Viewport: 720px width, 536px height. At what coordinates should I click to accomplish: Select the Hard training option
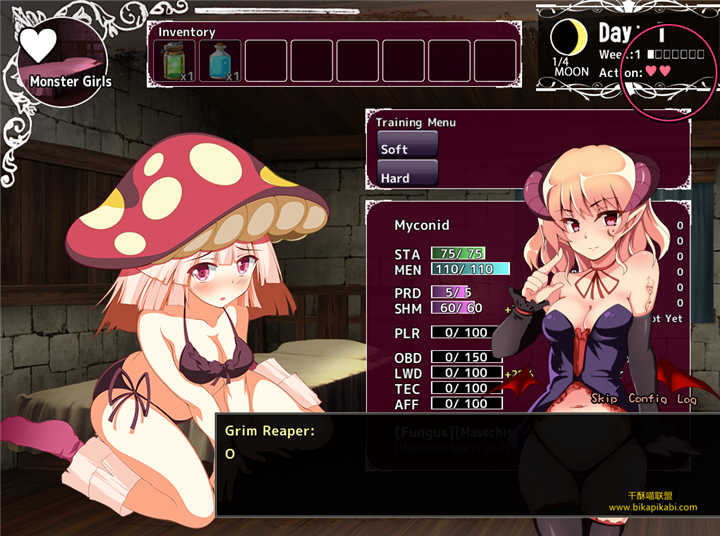click(407, 176)
